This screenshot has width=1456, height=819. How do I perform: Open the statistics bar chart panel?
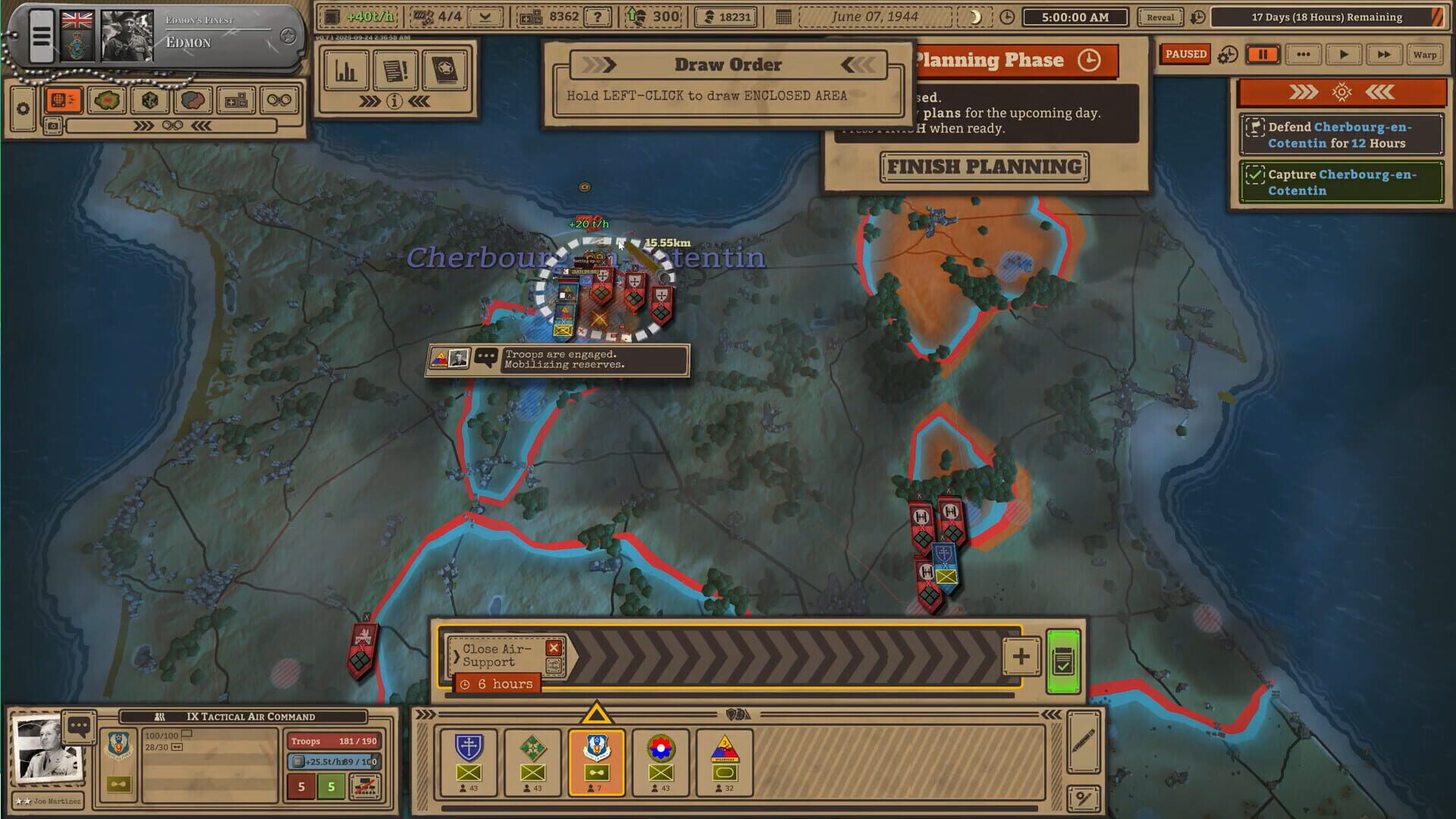pos(346,70)
